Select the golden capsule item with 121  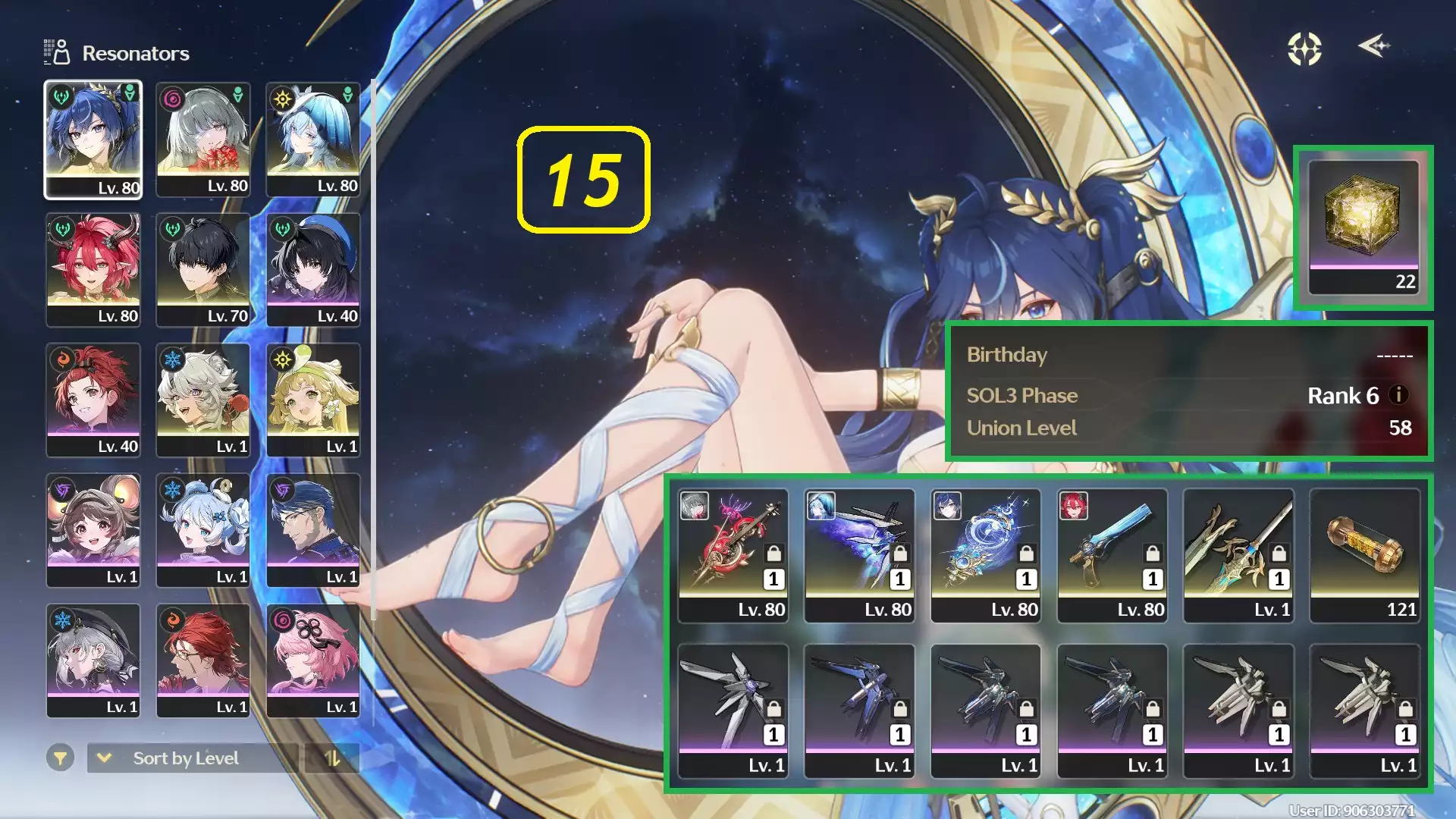1364,555
